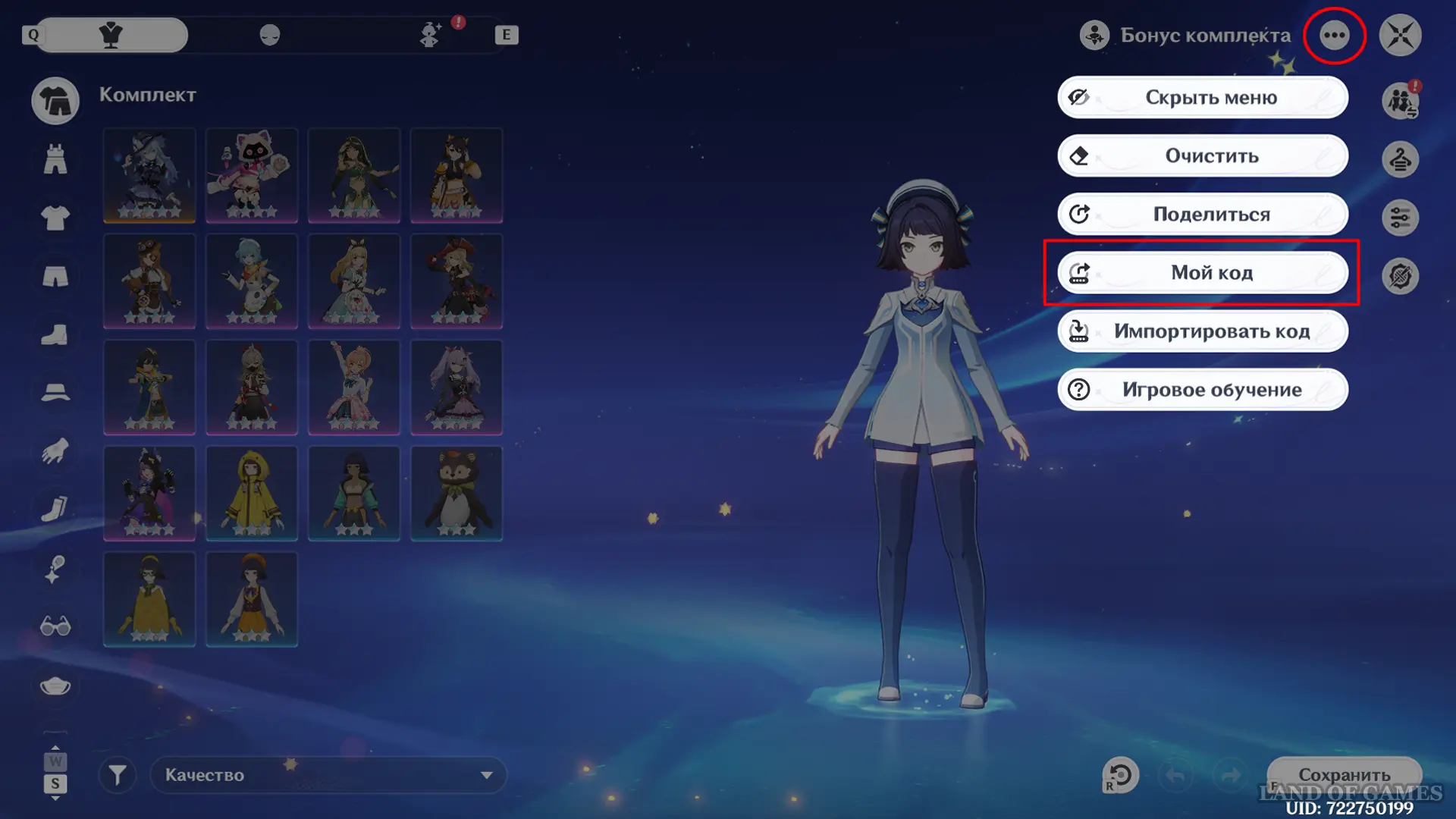Image resolution: width=1456 pixels, height=819 pixels.
Task: Pick the cat-hood pink outfit thumbnail
Action: [x=252, y=175]
